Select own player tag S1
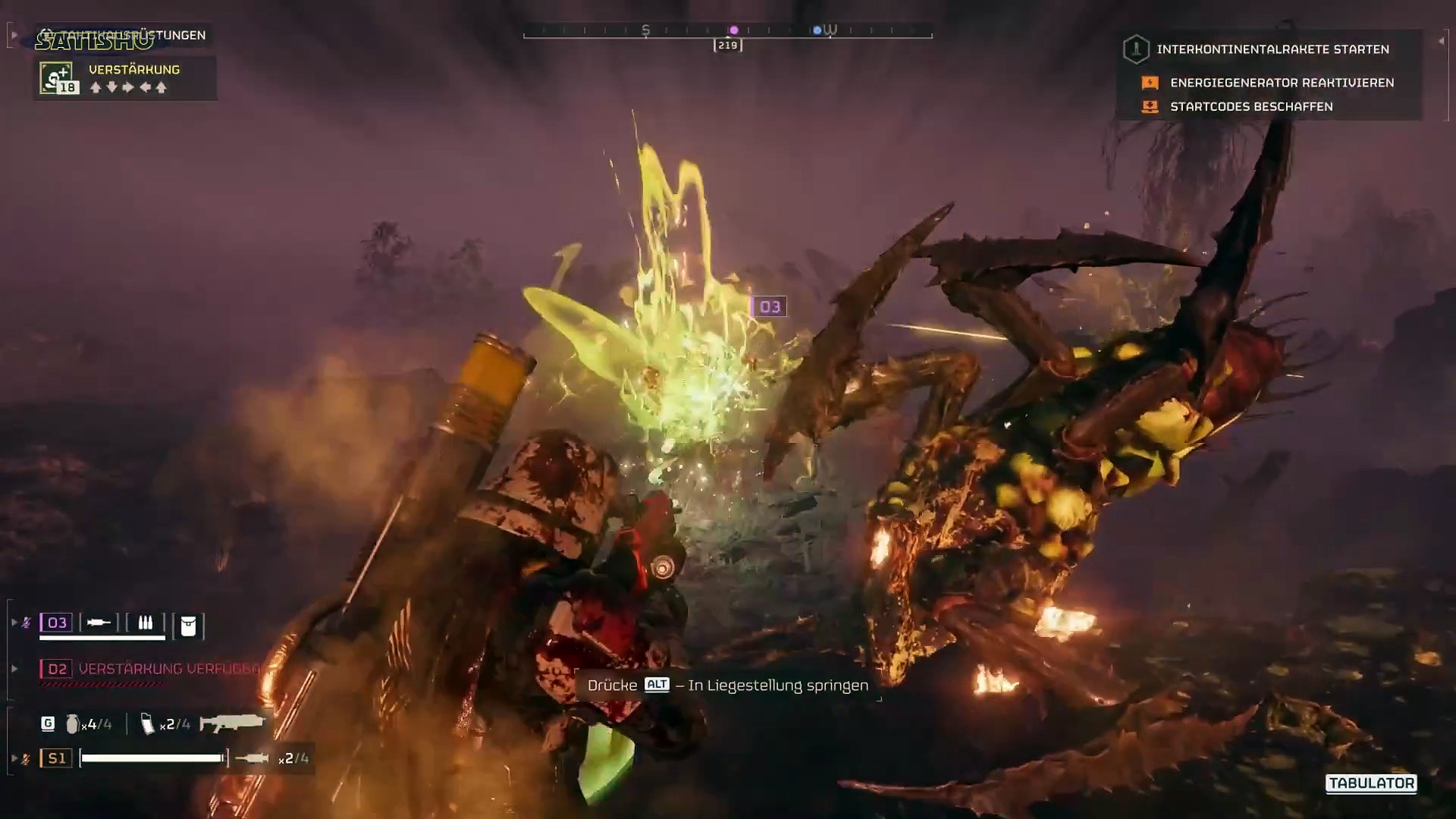1456x819 pixels. (57, 758)
